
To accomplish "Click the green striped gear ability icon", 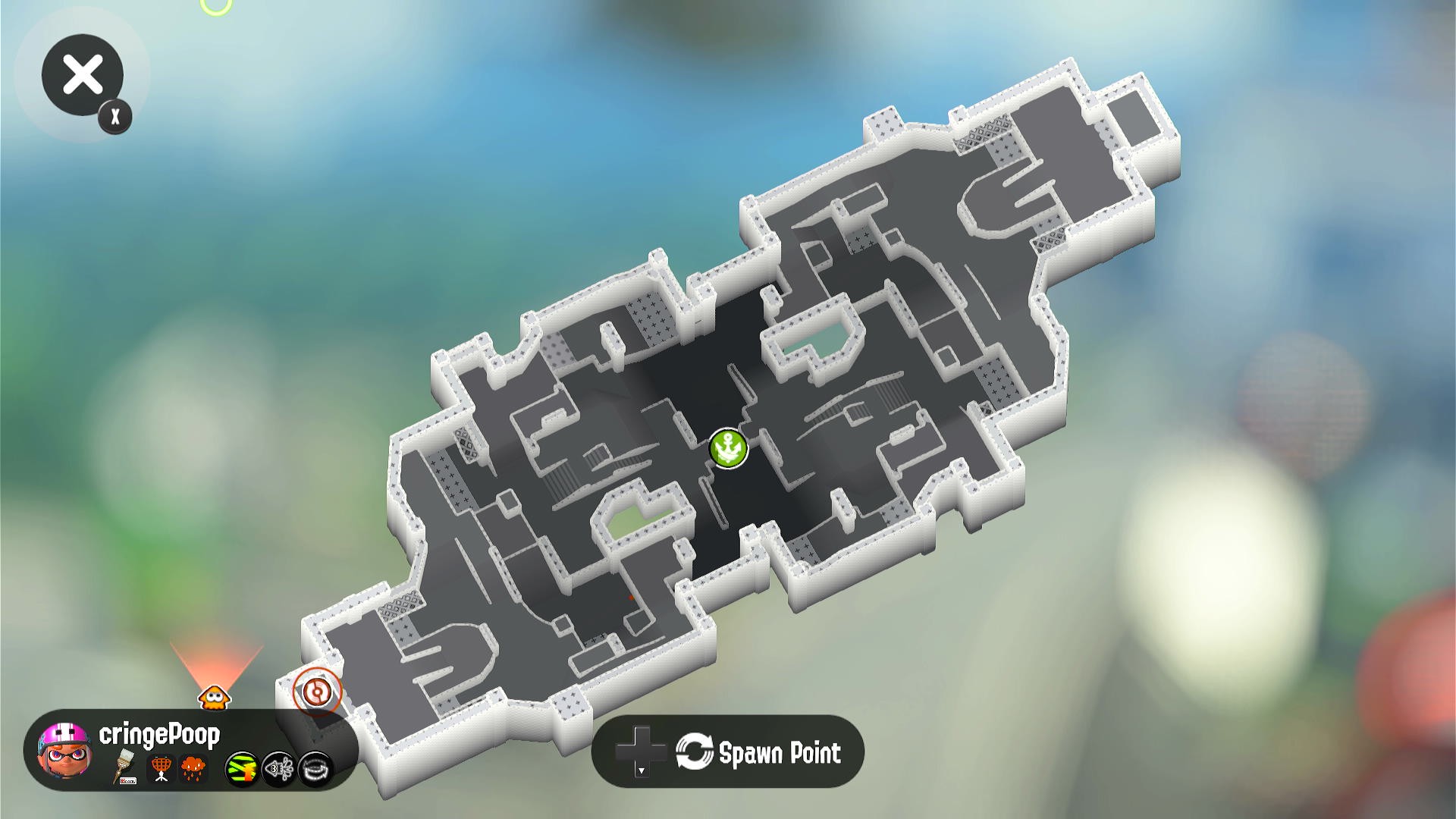I will click(242, 769).
